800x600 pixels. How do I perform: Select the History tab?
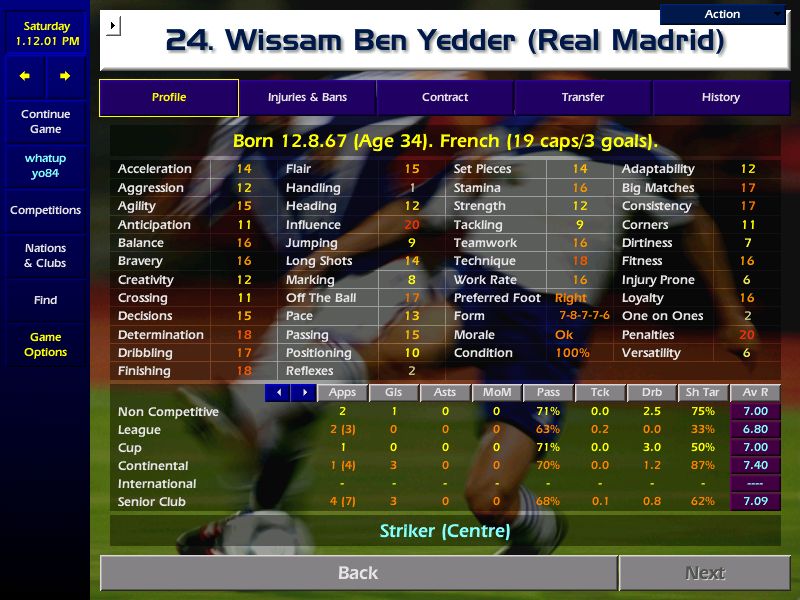point(720,97)
